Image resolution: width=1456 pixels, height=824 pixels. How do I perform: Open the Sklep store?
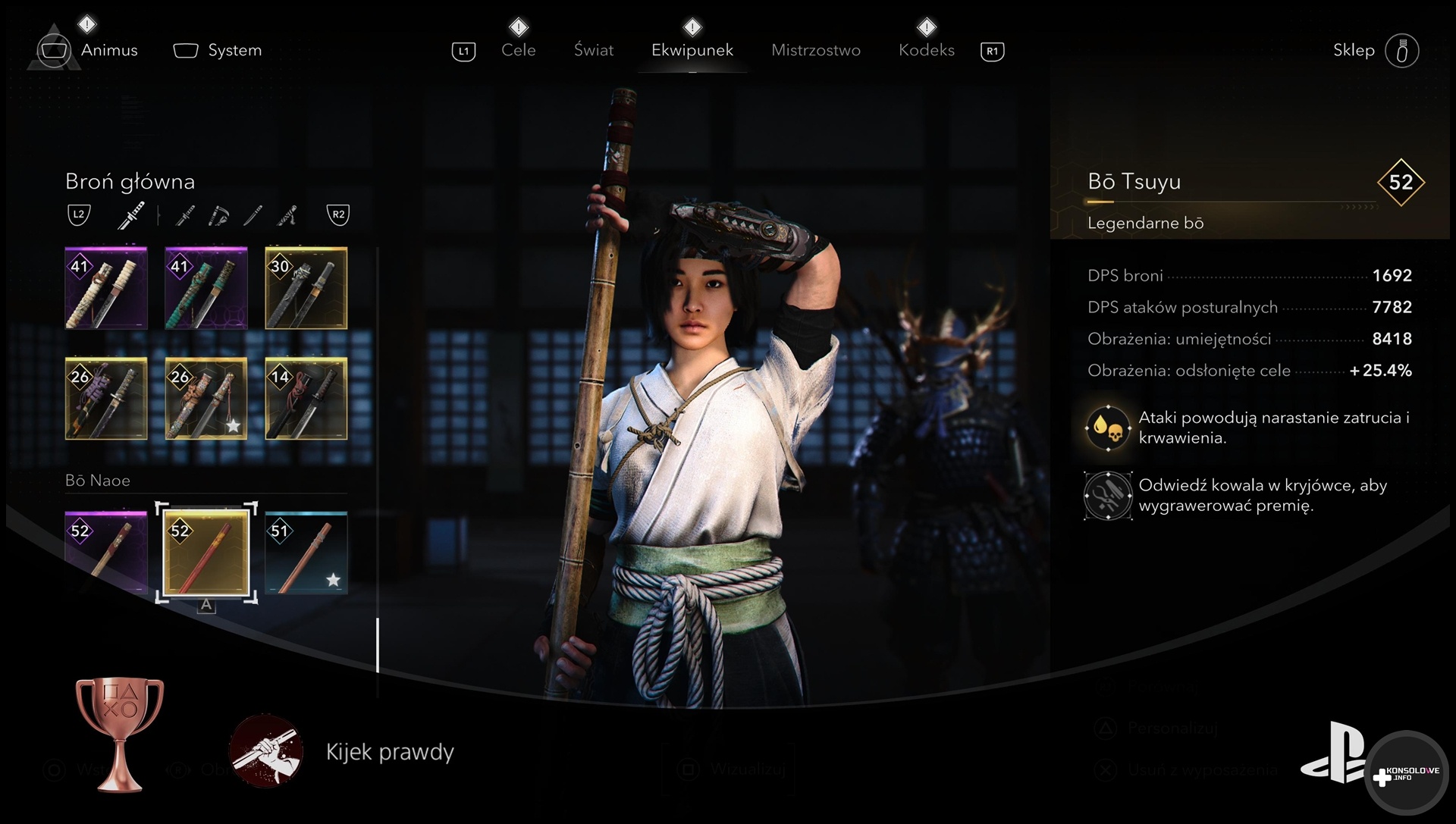[1354, 50]
